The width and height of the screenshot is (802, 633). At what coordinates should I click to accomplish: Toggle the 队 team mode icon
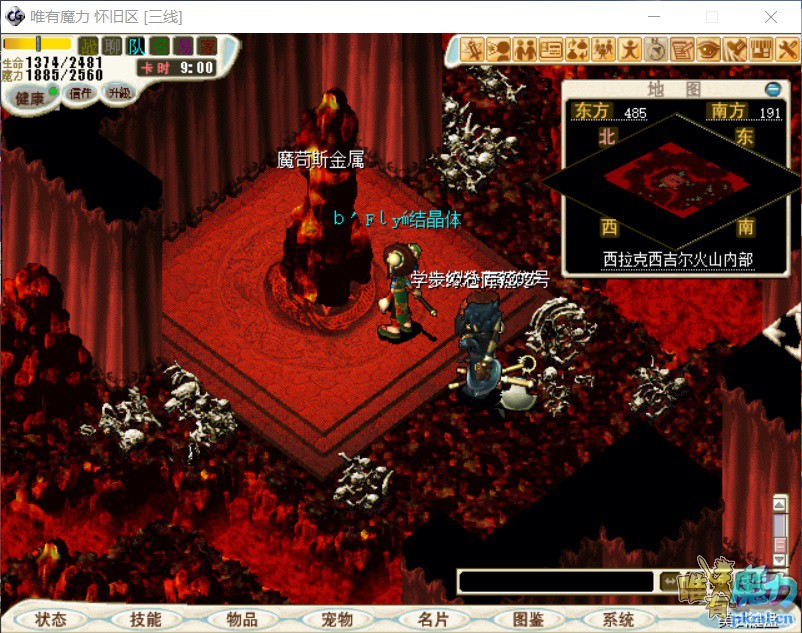(x=137, y=45)
